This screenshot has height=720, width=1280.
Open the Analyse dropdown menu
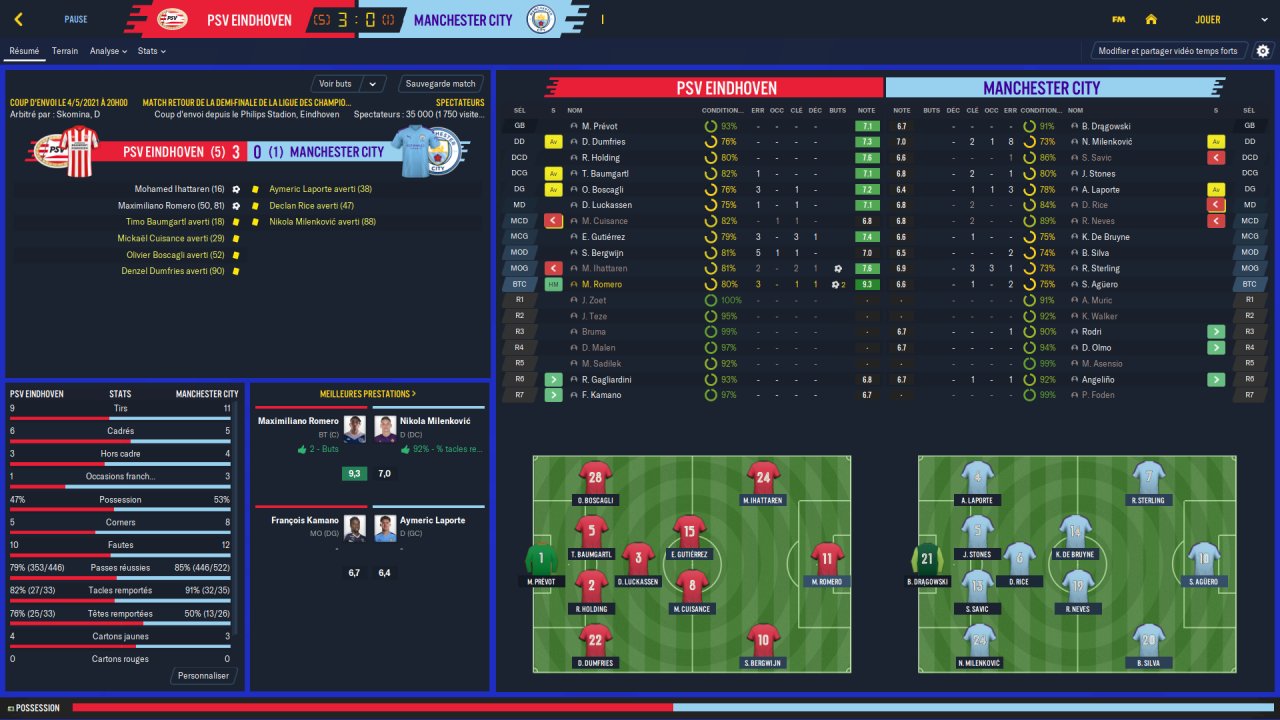tap(108, 51)
